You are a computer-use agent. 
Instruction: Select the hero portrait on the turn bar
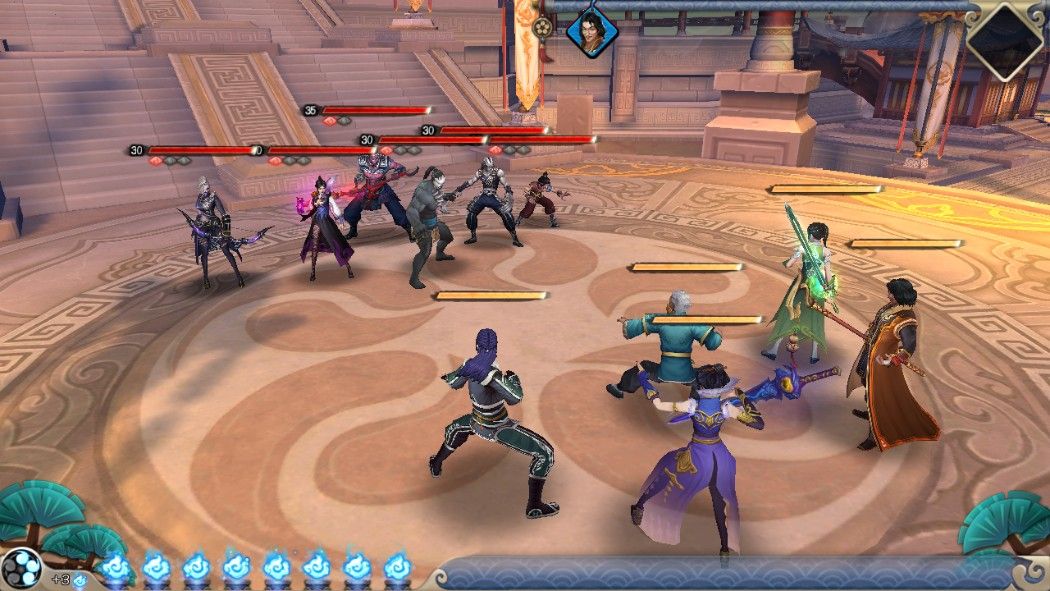click(592, 31)
